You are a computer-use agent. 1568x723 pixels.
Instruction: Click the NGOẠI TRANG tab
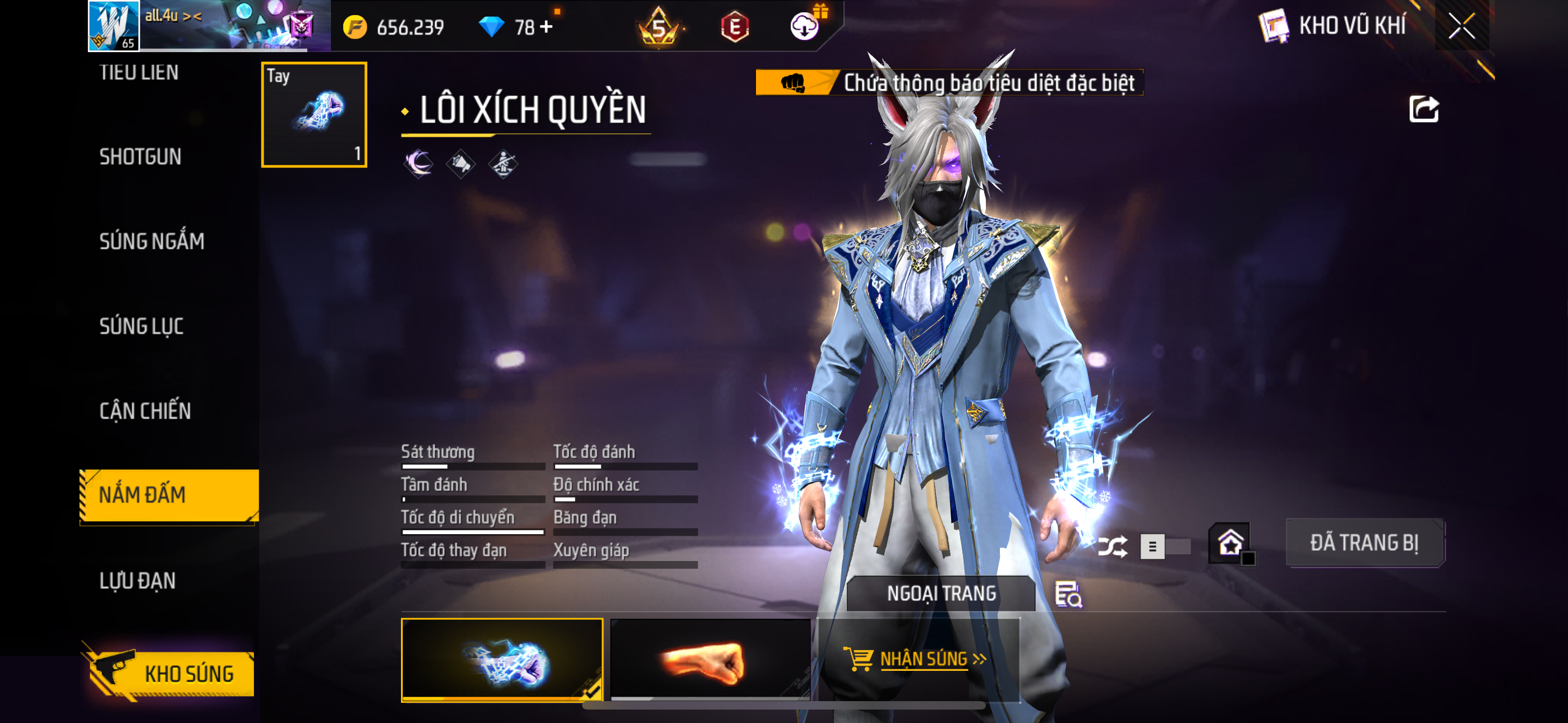[x=940, y=594]
